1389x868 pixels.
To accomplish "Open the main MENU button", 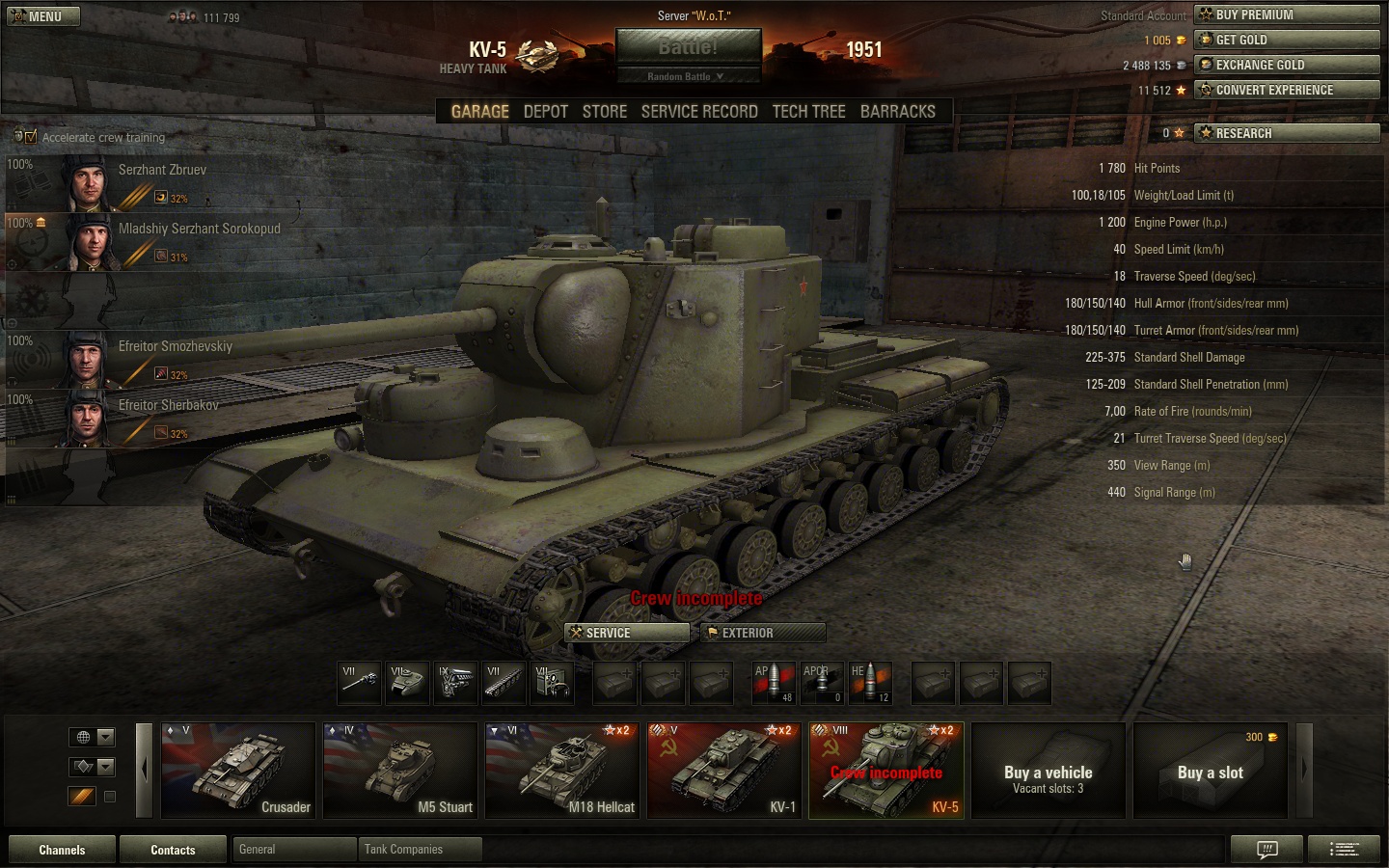I will point(43,16).
